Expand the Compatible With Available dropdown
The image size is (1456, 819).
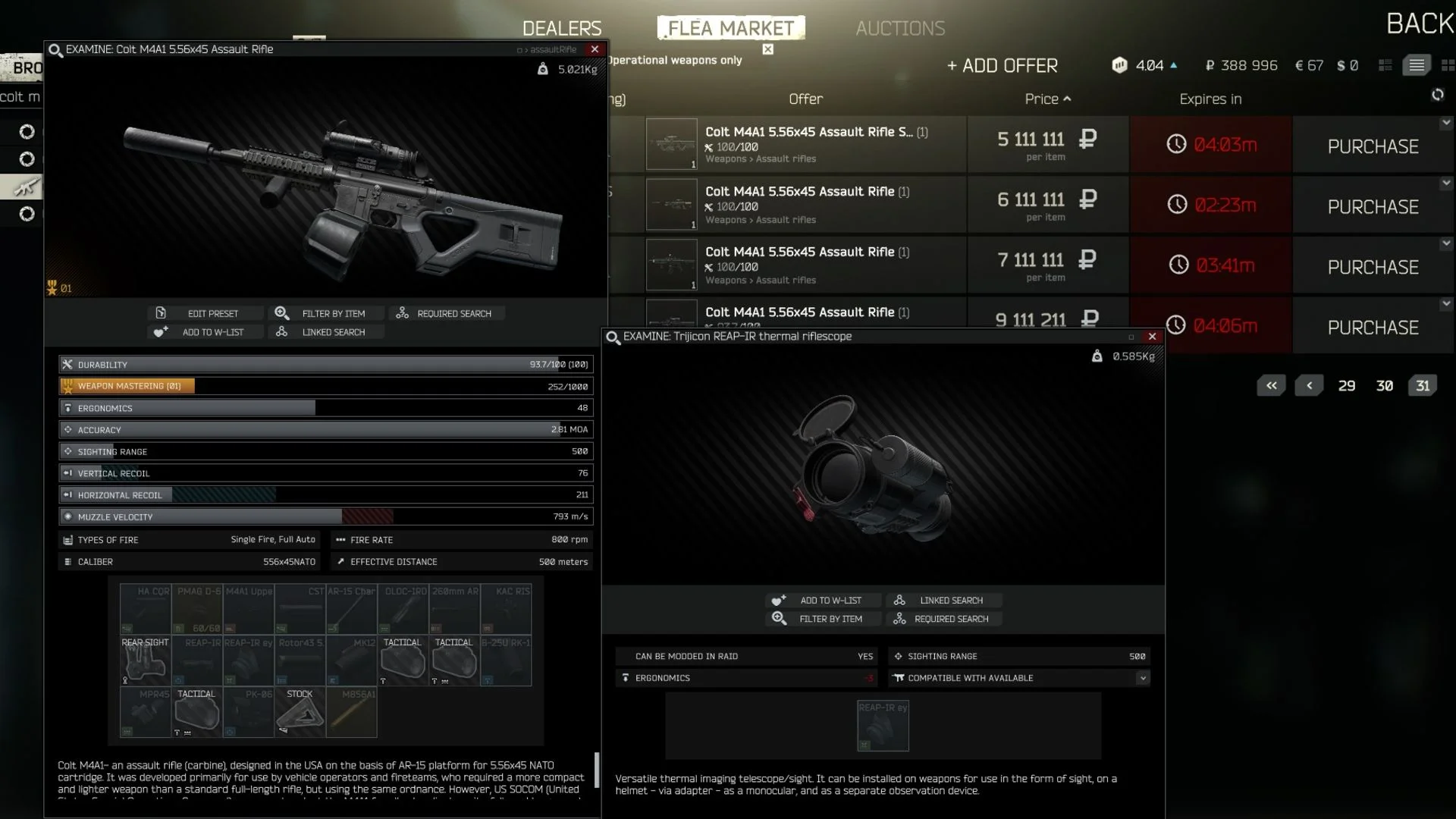(1142, 678)
